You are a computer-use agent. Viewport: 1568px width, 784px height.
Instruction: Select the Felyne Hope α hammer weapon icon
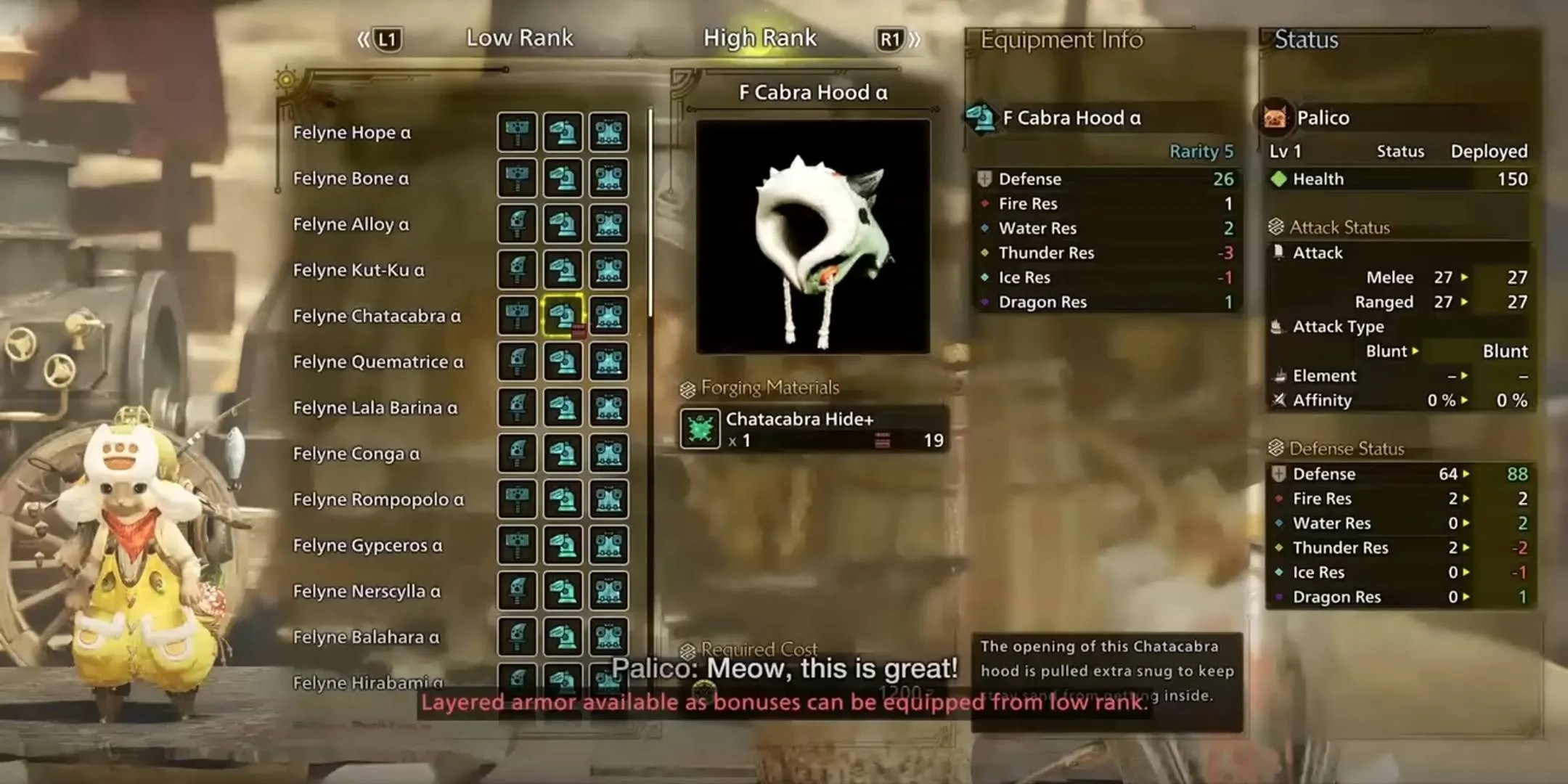click(518, 132)
